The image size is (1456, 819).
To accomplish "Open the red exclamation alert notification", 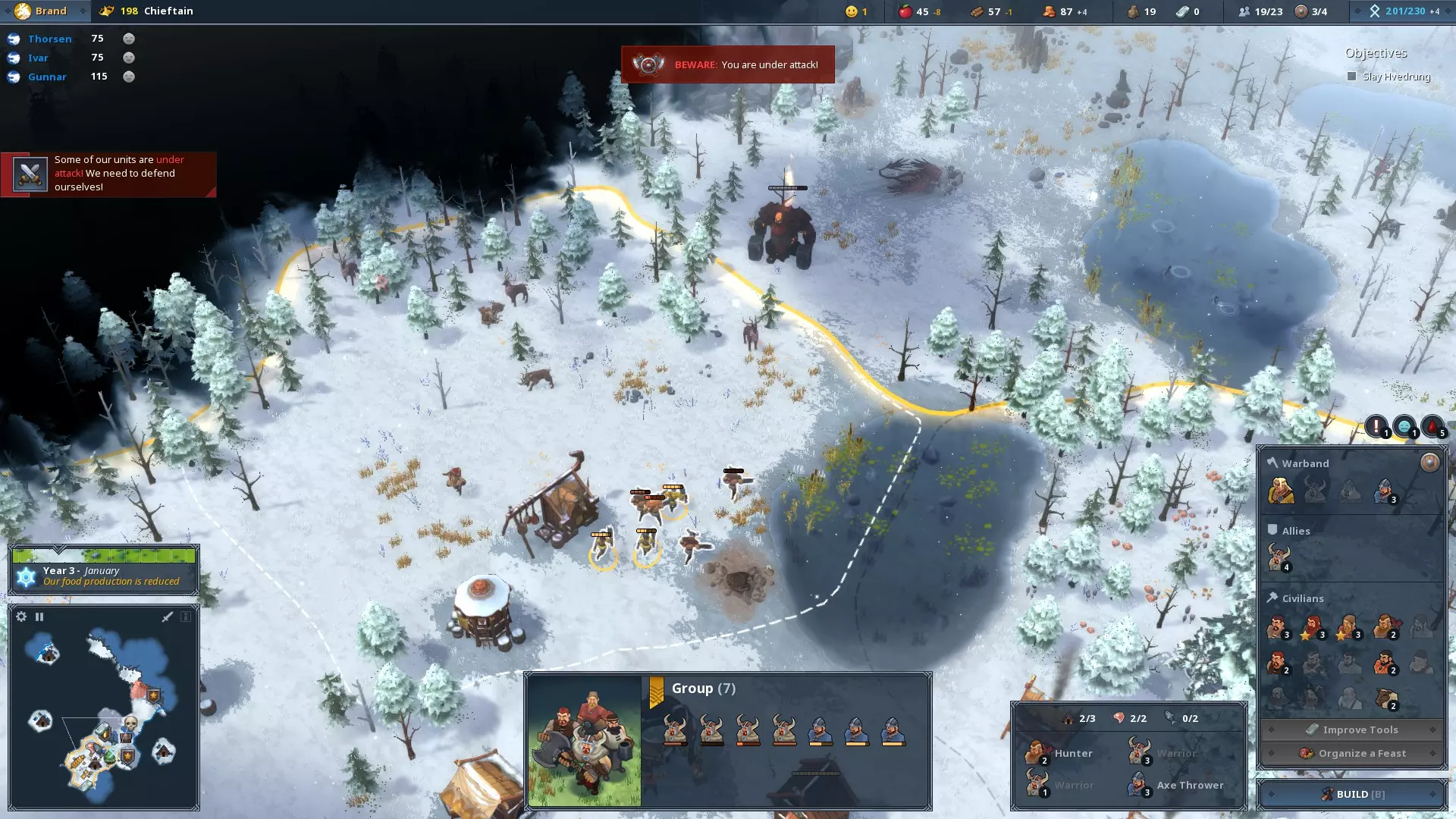I will pyautogui.click(x=1376, y=426).
